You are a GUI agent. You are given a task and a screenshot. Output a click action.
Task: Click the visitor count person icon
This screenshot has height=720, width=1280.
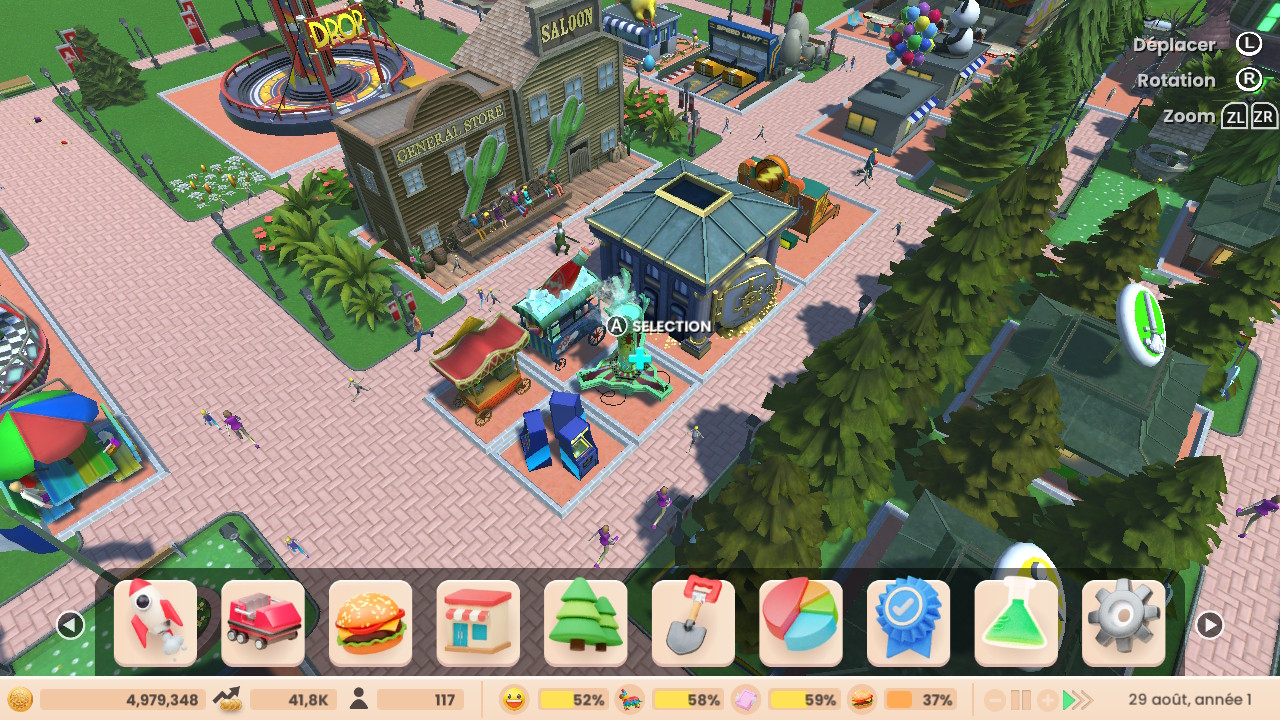click(359, 699)
